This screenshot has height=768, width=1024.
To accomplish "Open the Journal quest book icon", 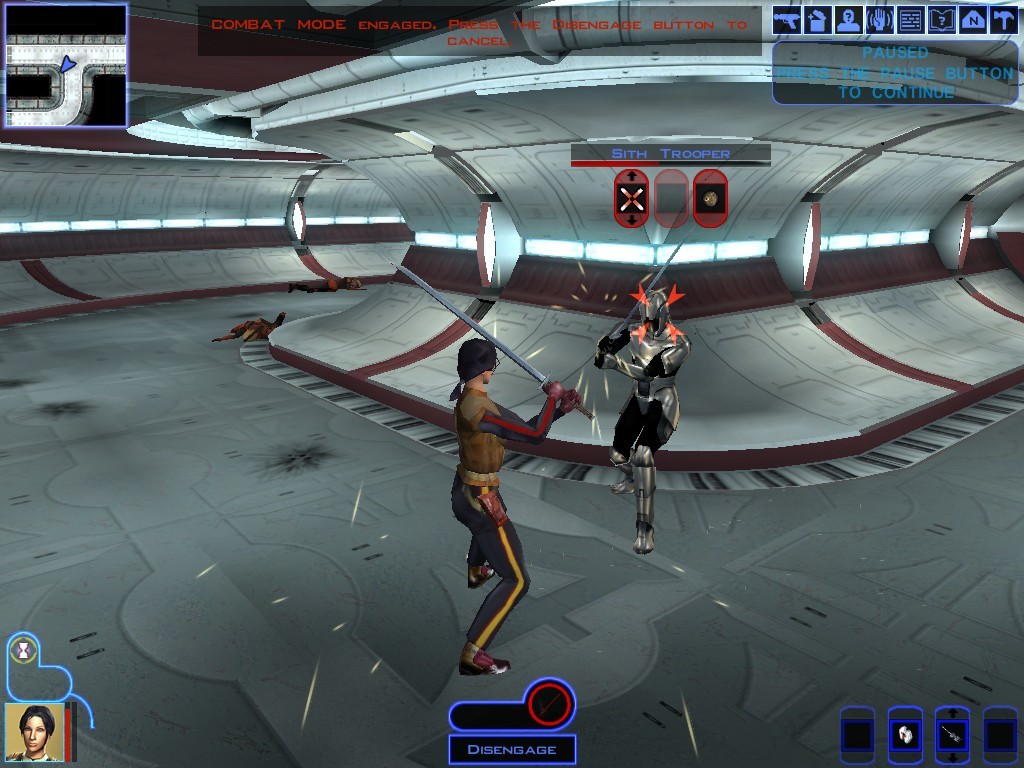I will pos(942,20).
